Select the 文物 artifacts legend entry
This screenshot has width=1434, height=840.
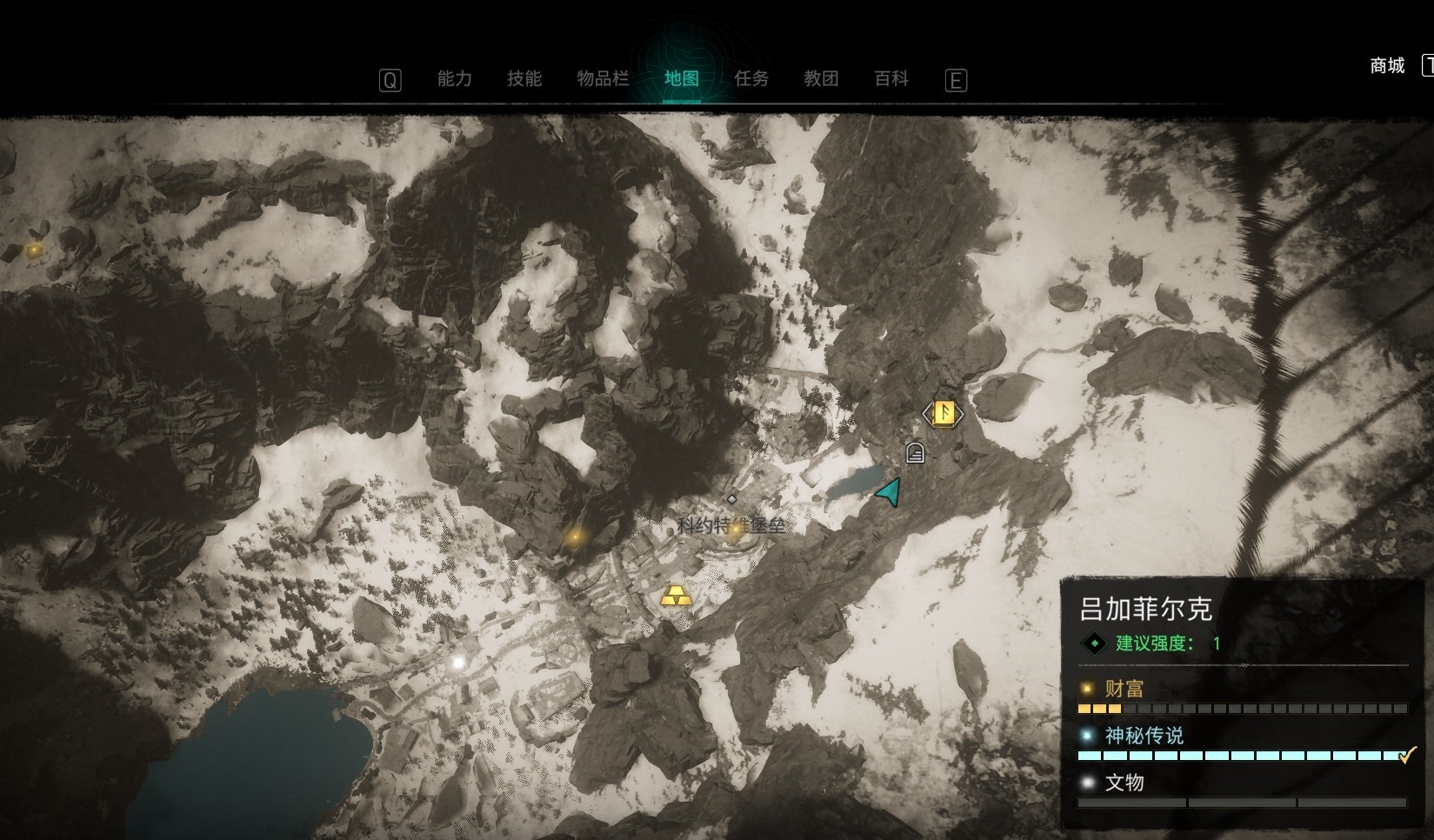point(1124,783)
